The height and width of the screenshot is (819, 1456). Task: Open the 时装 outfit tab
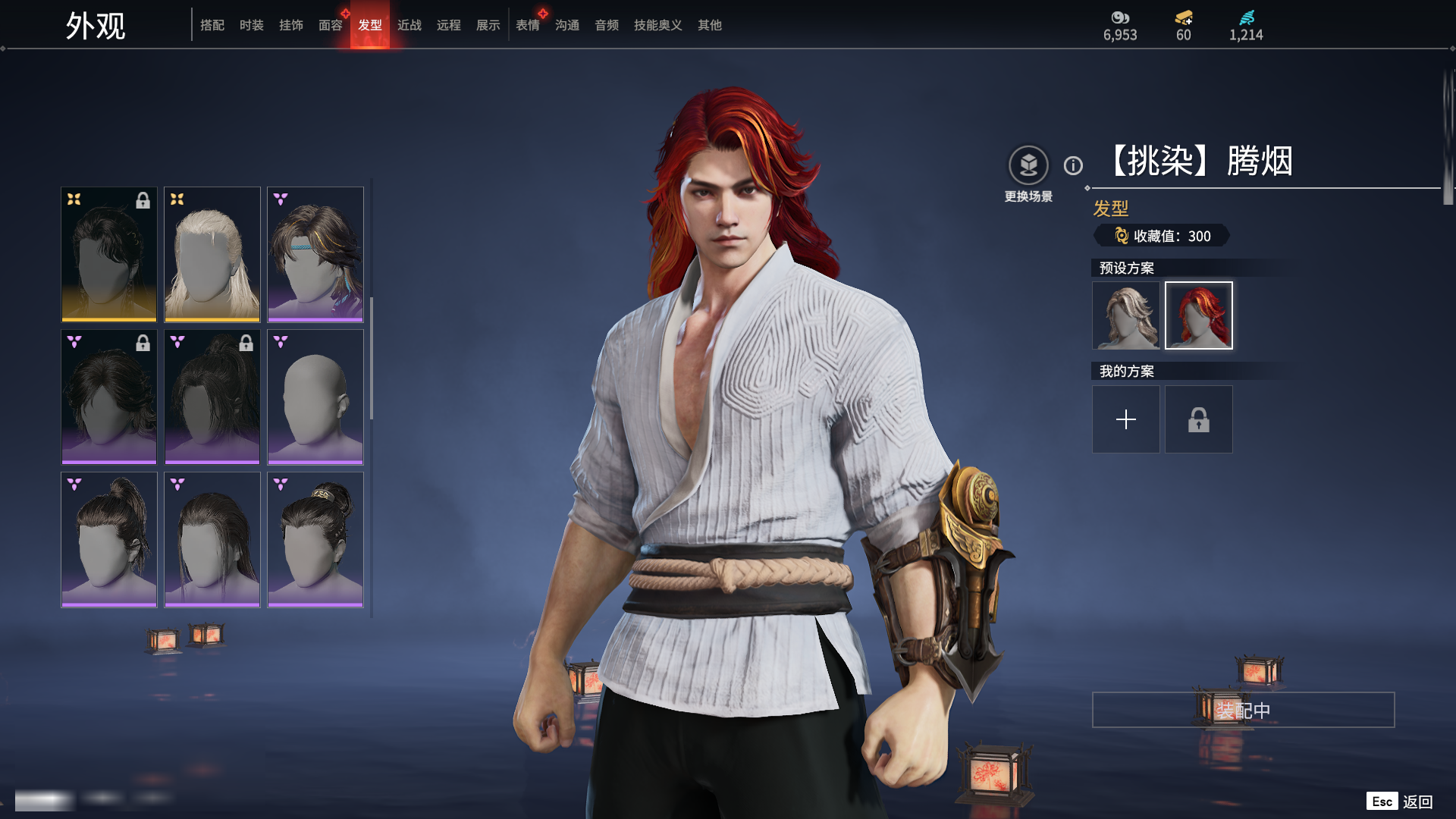(x=252, y=25)
